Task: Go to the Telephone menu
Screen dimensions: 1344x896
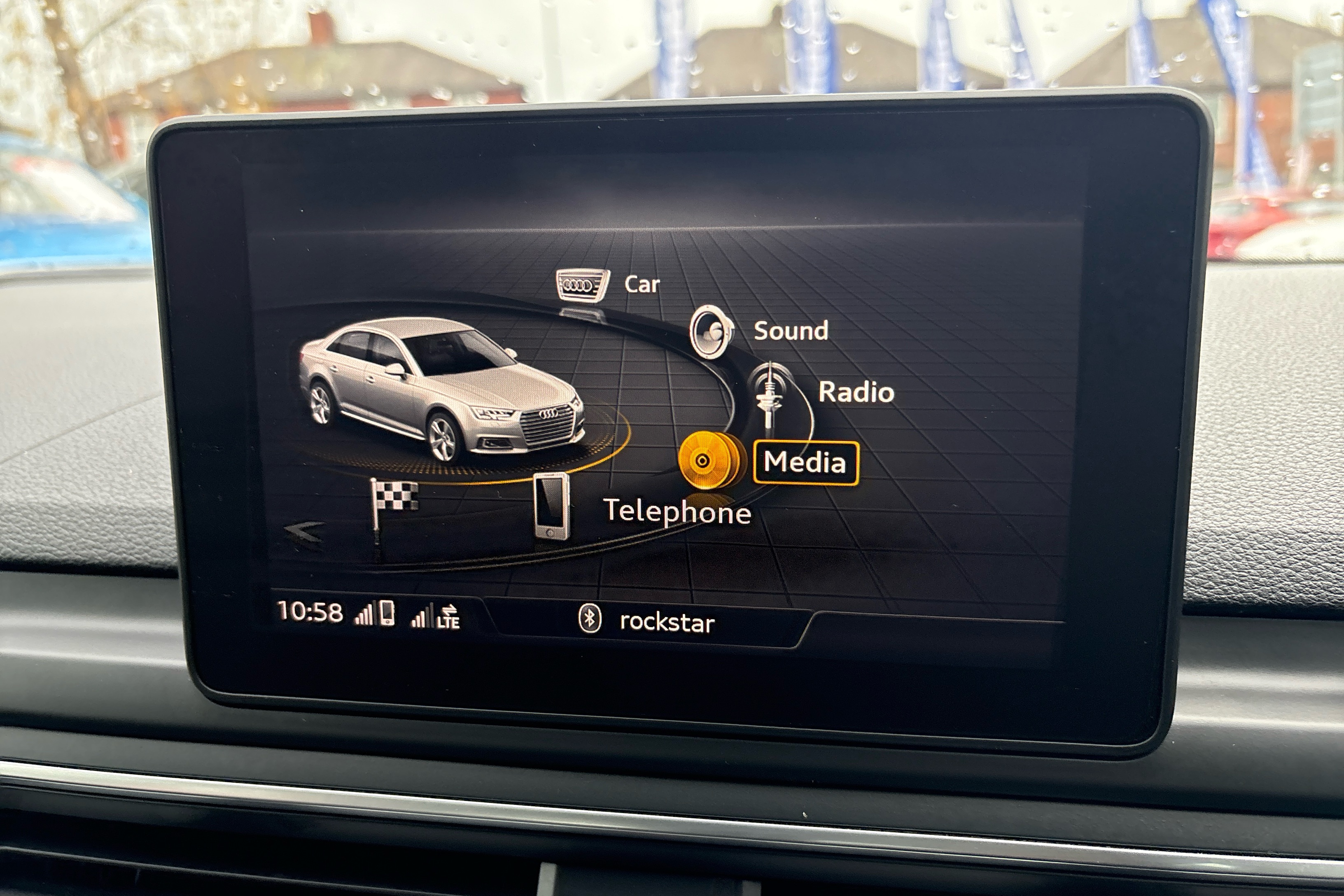Action: pos(677,511)
